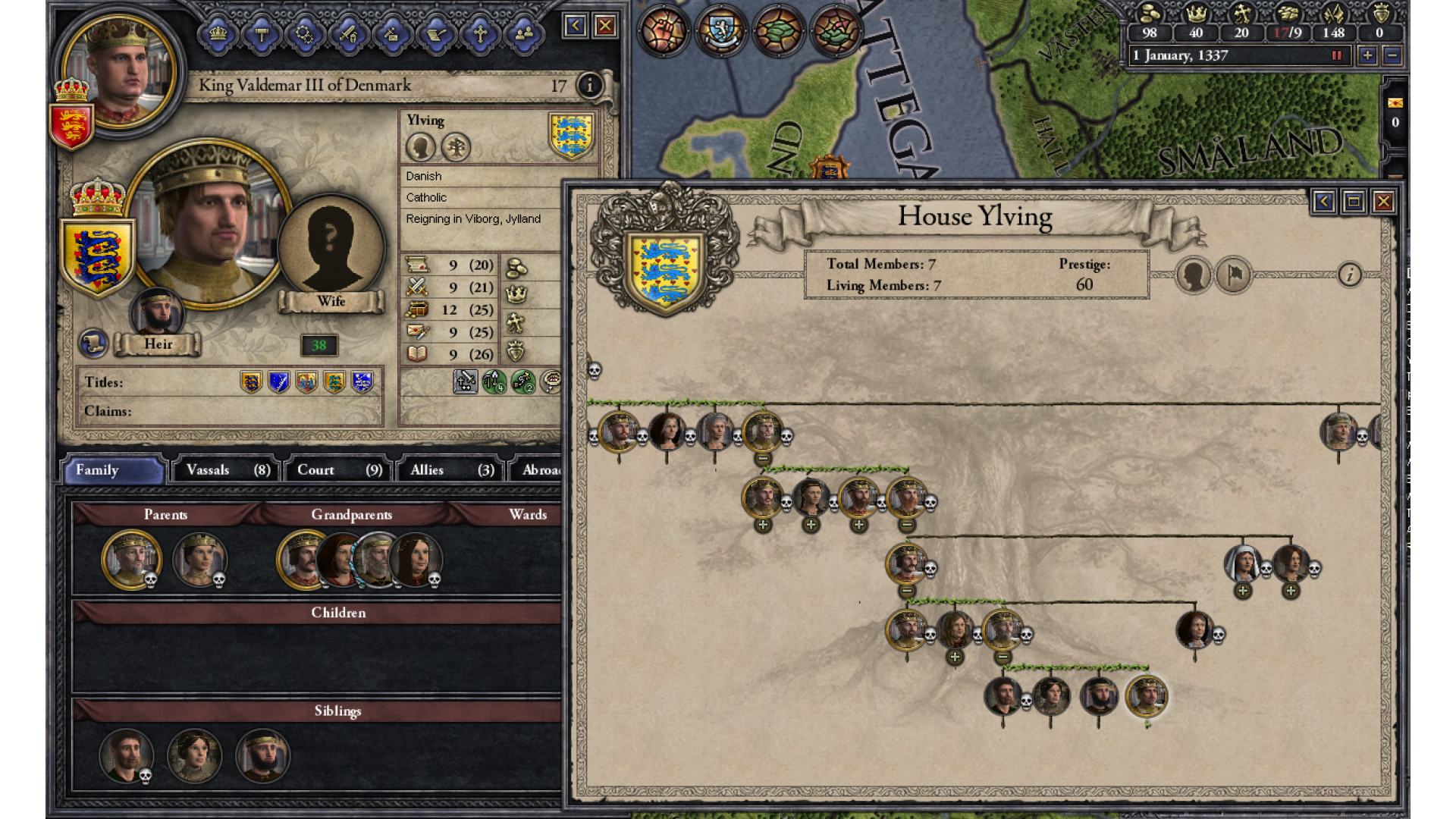Viewport: 1456px width, 819px height.
Task: Select the empty Wife portrait slot
Action: [x=331, y=244]
